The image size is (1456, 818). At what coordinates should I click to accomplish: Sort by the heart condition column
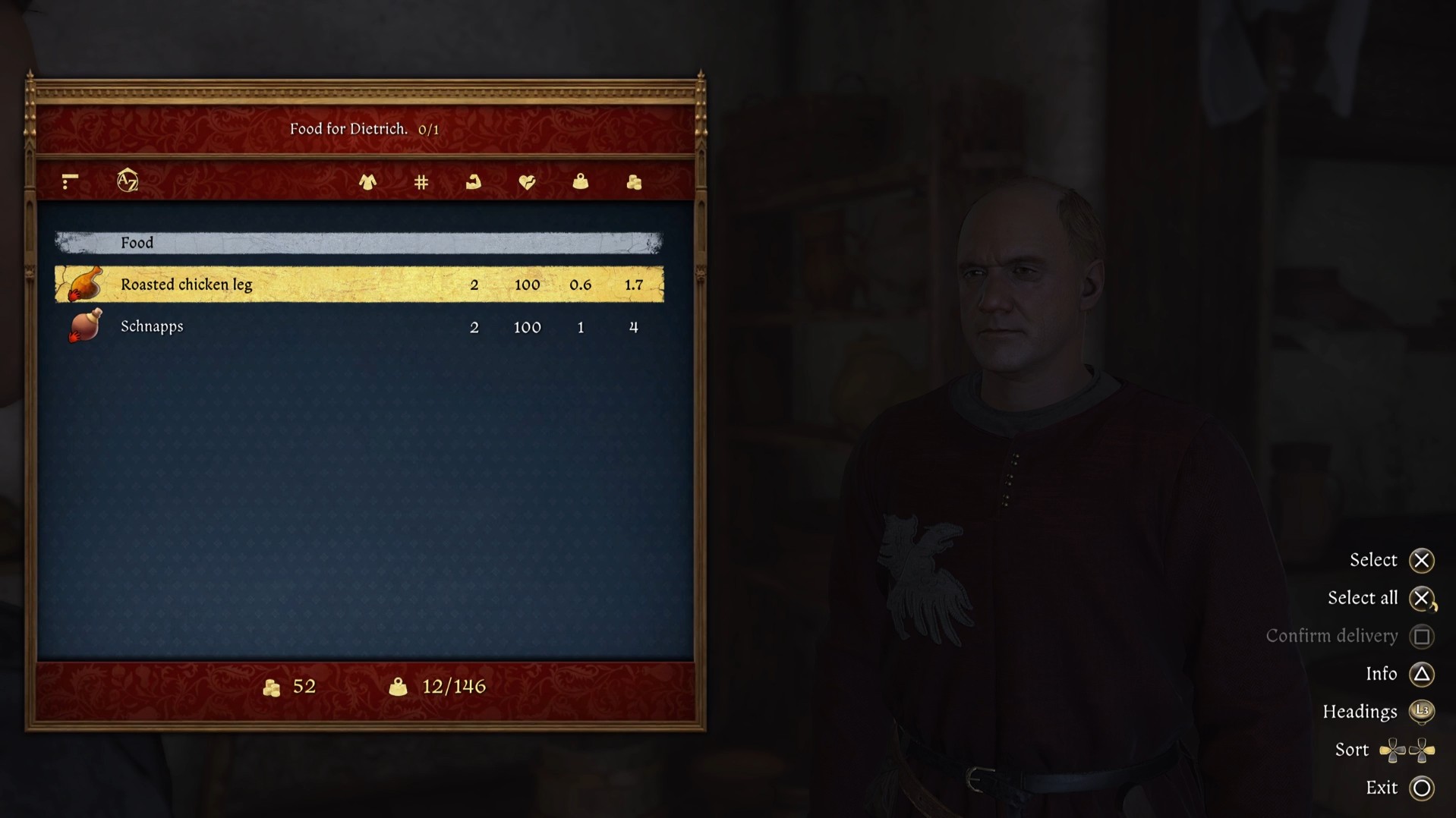(527, 182)
